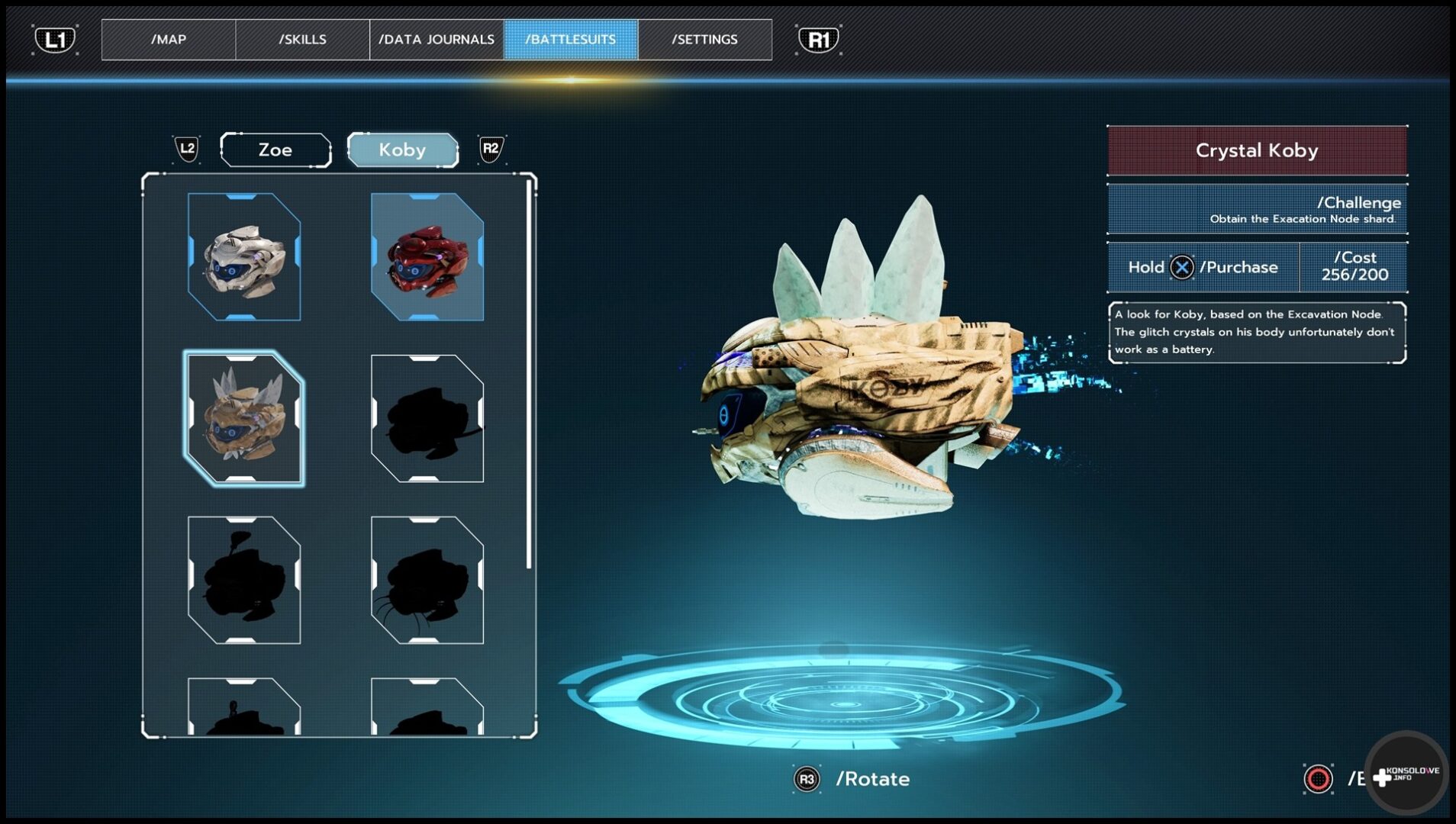
Task: Open the /DATA JOURNALS tab
Action: click(436, 40)
